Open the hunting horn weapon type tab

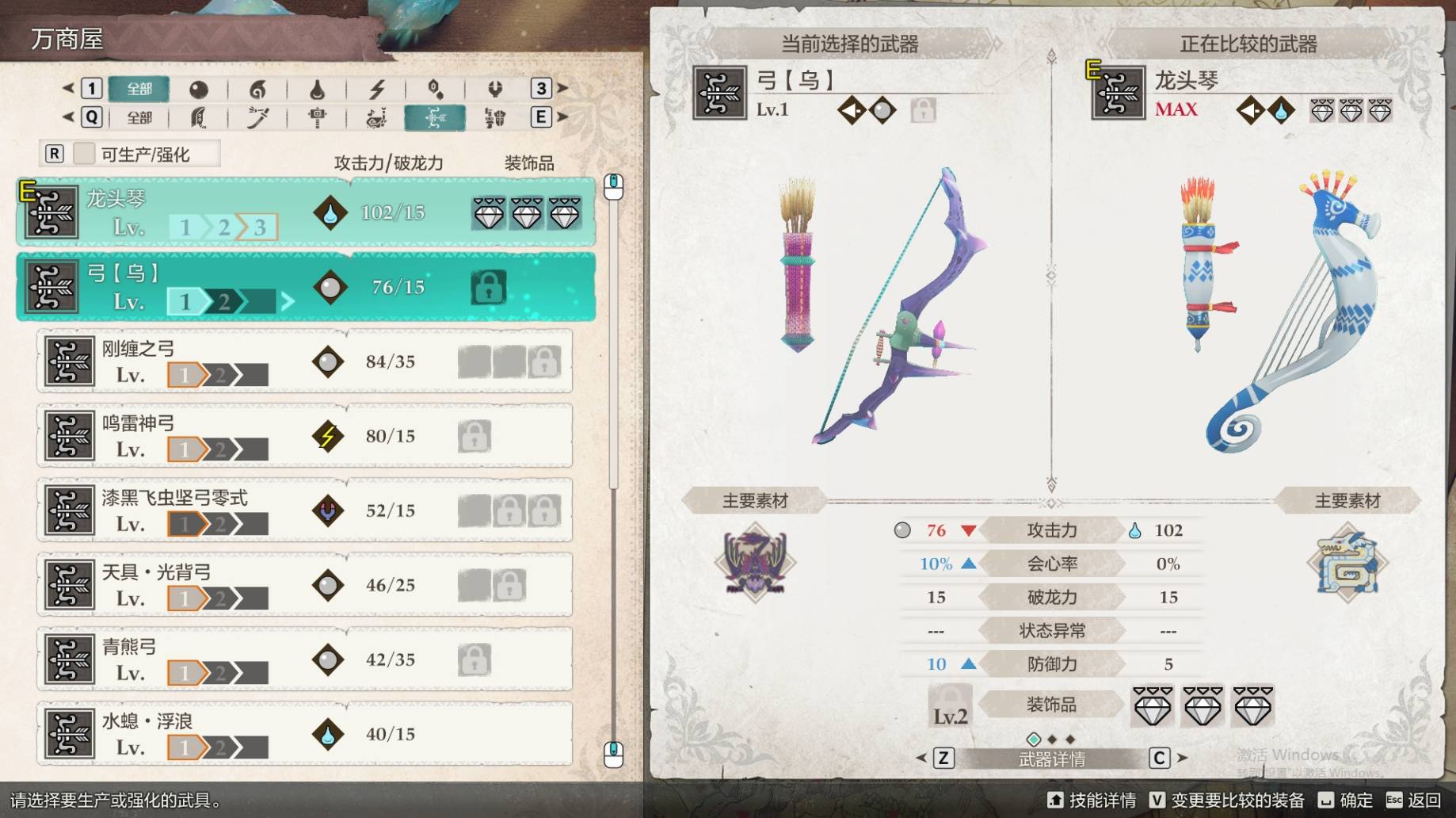pyautogui.click(x=376, y=118)
